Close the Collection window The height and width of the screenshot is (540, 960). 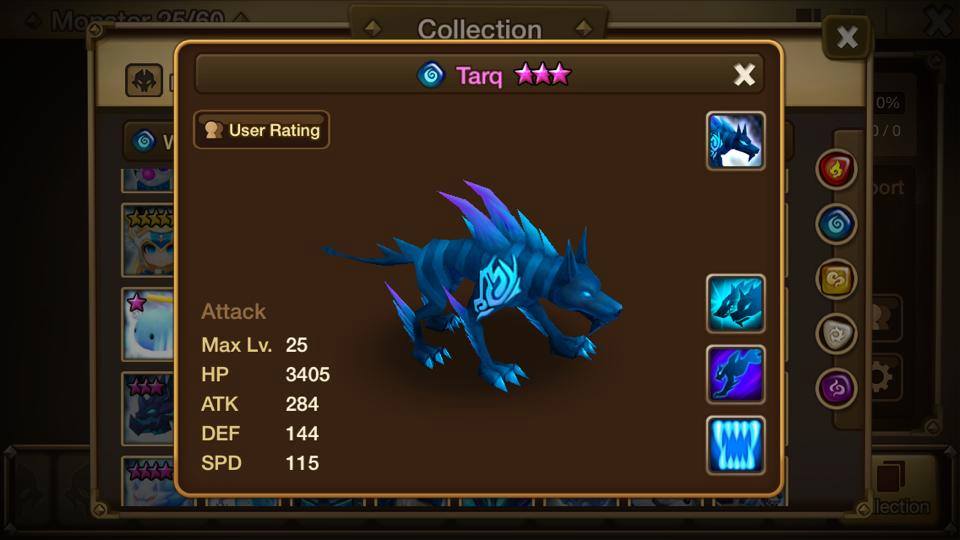(847, 38)
